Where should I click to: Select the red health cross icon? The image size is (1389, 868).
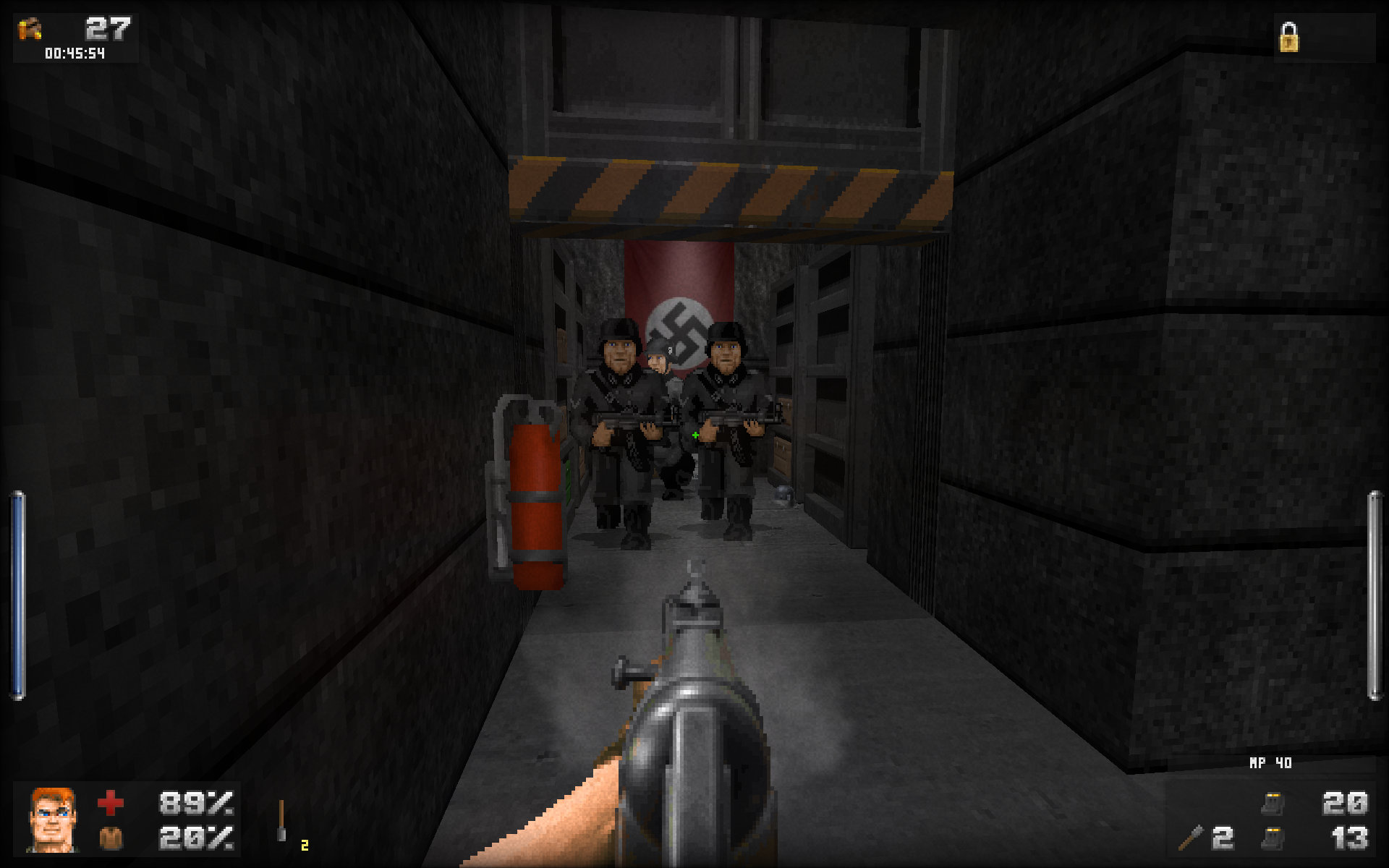point(111,803)
